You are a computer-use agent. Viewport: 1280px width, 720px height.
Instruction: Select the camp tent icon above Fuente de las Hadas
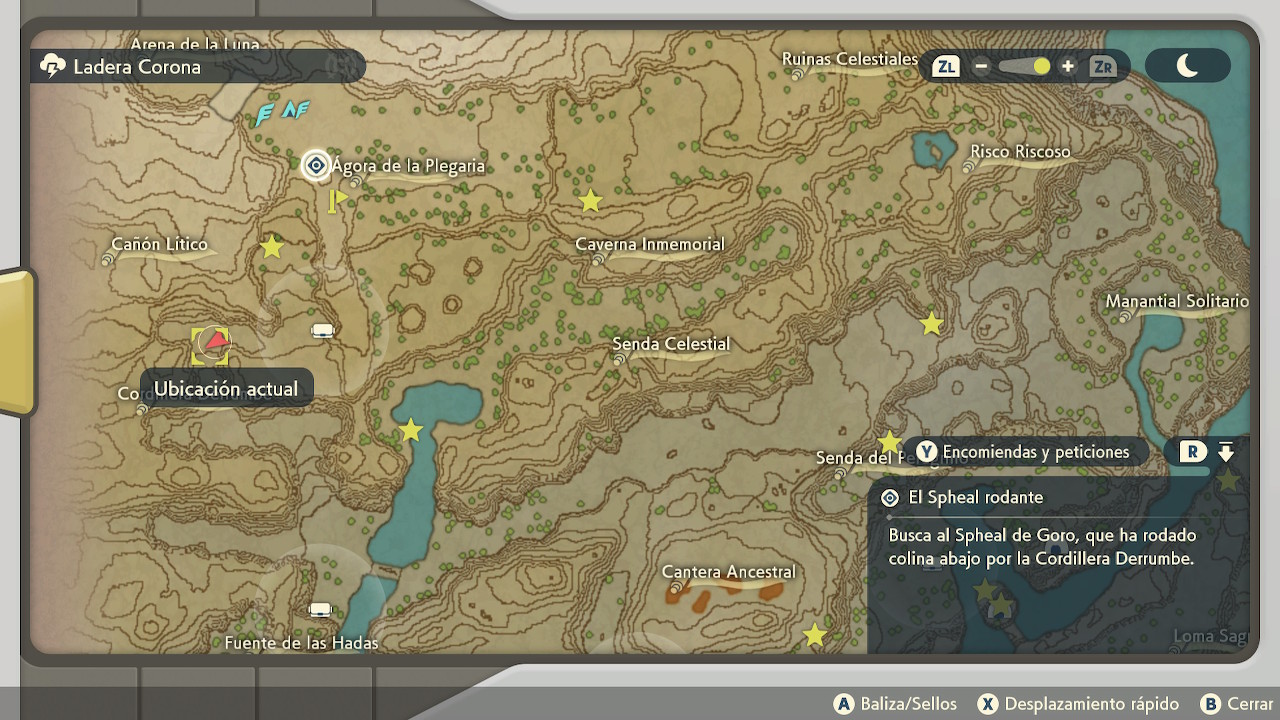coord(320,609)
